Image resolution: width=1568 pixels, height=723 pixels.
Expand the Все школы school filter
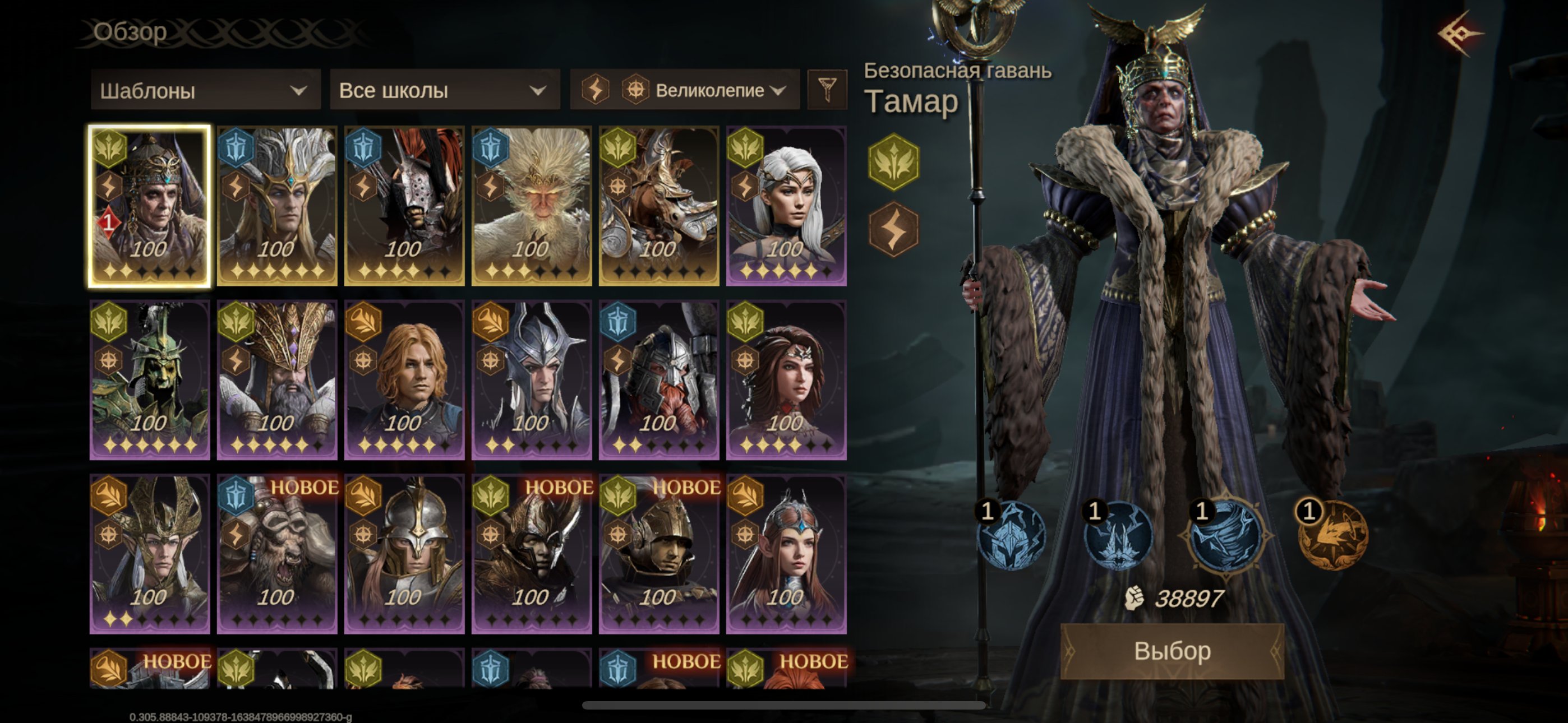pyautogui.click(x=444, y=91)
